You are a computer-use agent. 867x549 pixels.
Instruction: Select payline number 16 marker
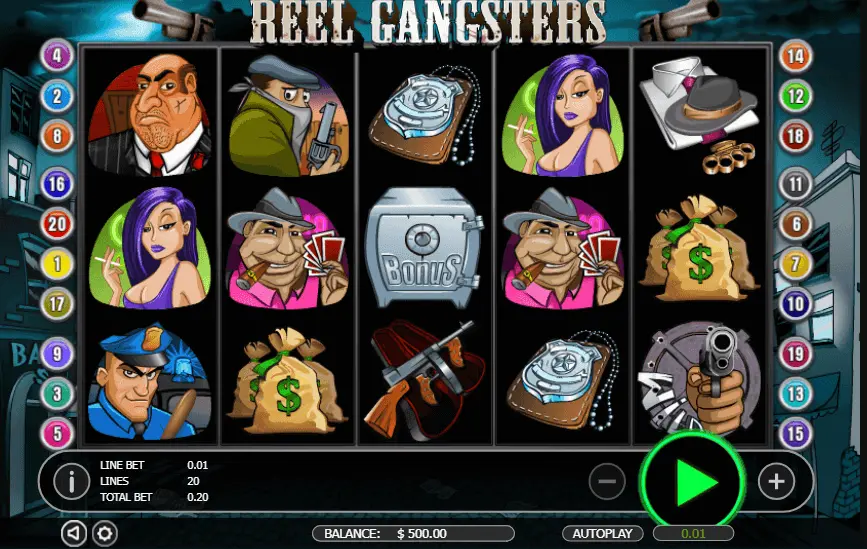56,184
